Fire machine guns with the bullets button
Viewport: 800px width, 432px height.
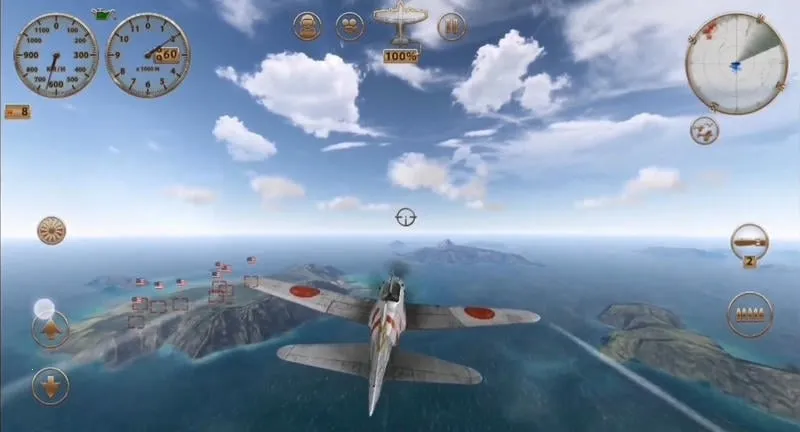point(750,314)
